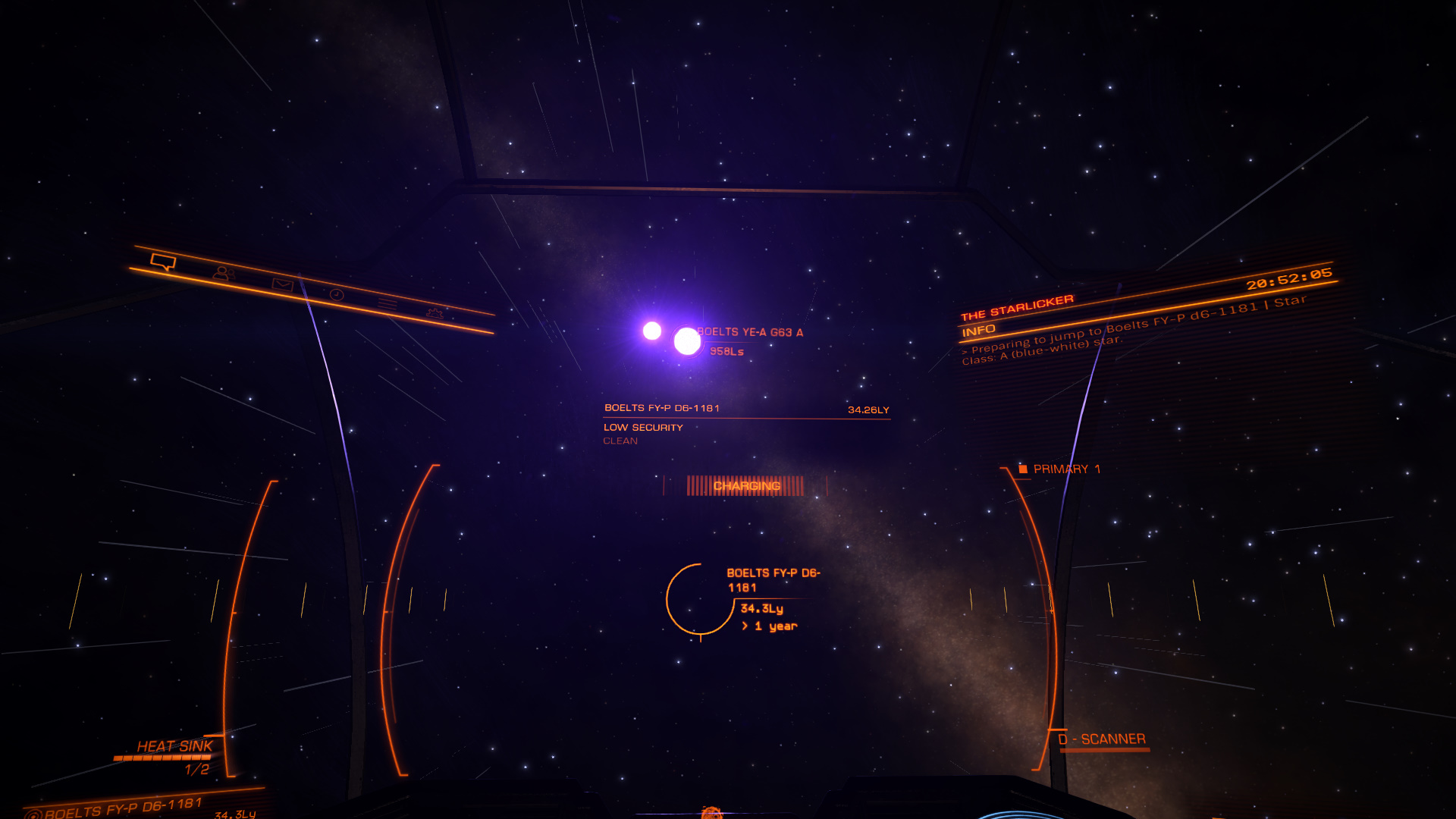Screen dimensions: 1456x819
Task: Click the D-Scanner fire group label
Action: [x=1102, y=739]
